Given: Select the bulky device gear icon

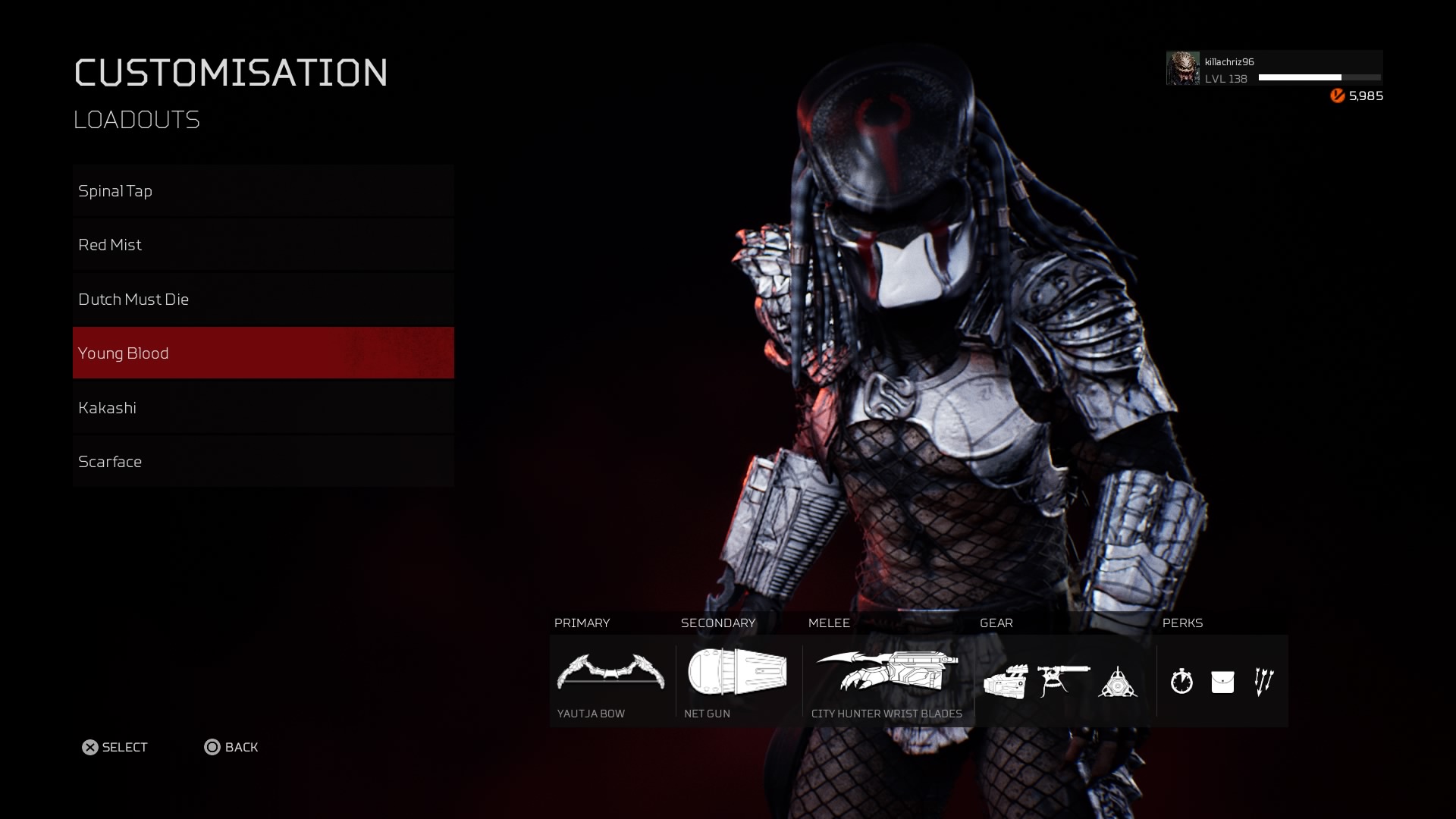Looking at the screenshot, I should point(1006,681).
